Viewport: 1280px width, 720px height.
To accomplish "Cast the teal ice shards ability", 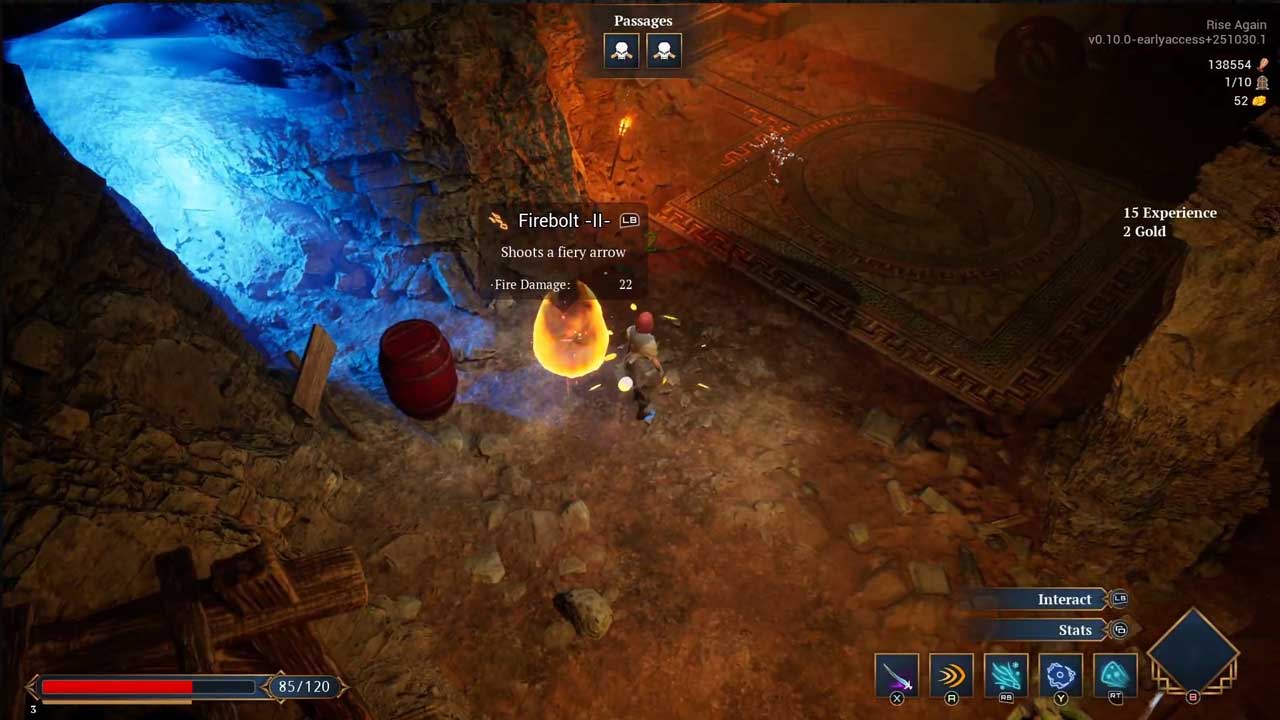I will (x=1006, y=676).
